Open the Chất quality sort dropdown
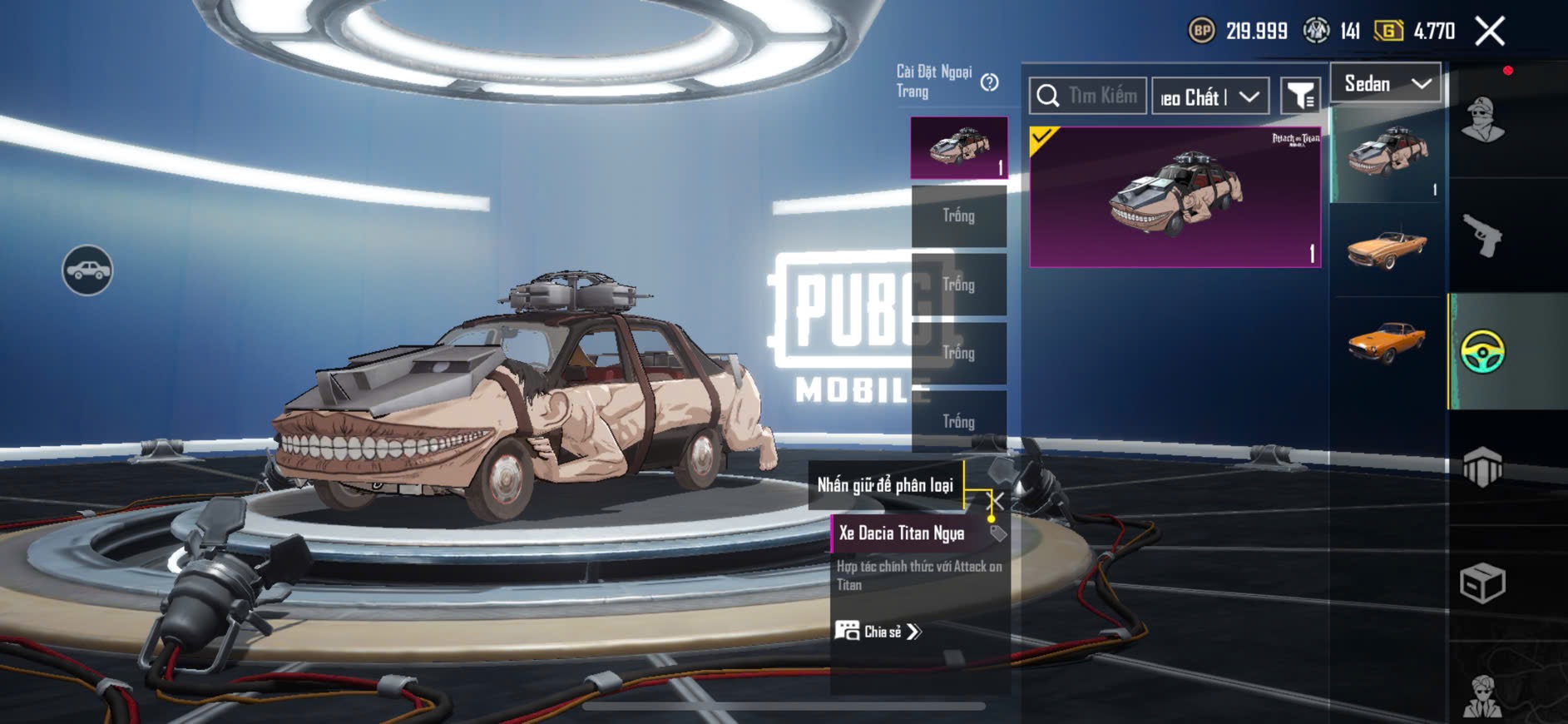This screenshot has height=724, width=1568. (x=1210, y=97)
